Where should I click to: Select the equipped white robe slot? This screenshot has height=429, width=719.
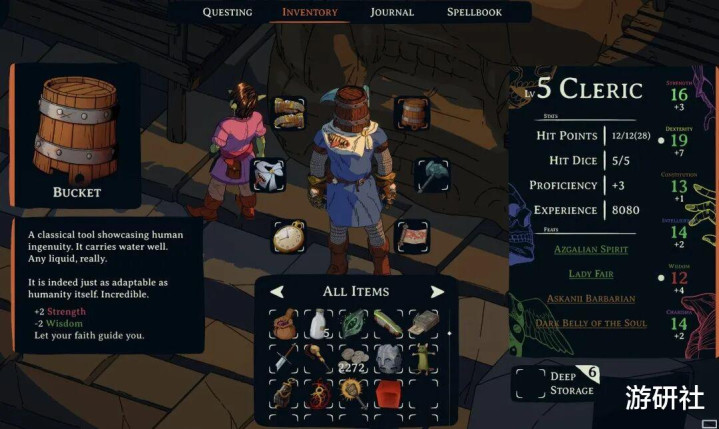tap(268, 174)
